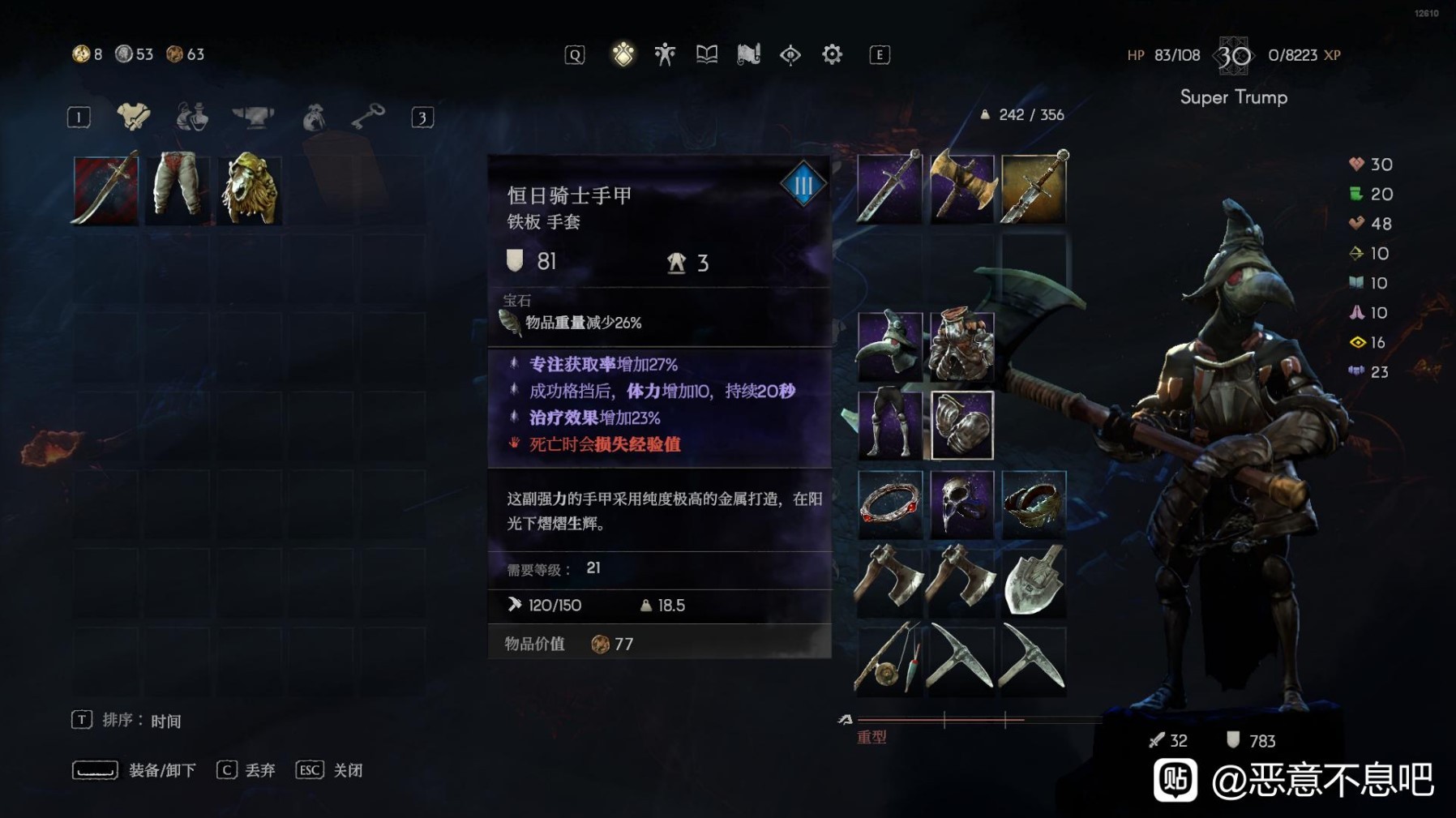Open the character stats panel (figure icon)
1456x818 pixels.
[664, 54]
